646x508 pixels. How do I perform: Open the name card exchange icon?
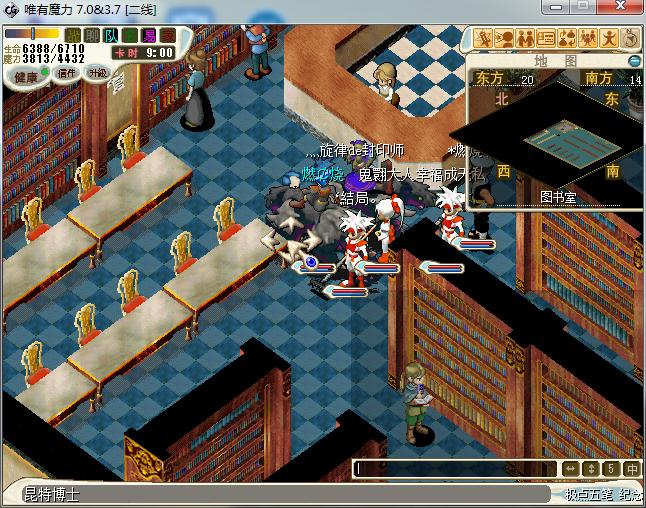pyautogui.click(x=546, y=39)
